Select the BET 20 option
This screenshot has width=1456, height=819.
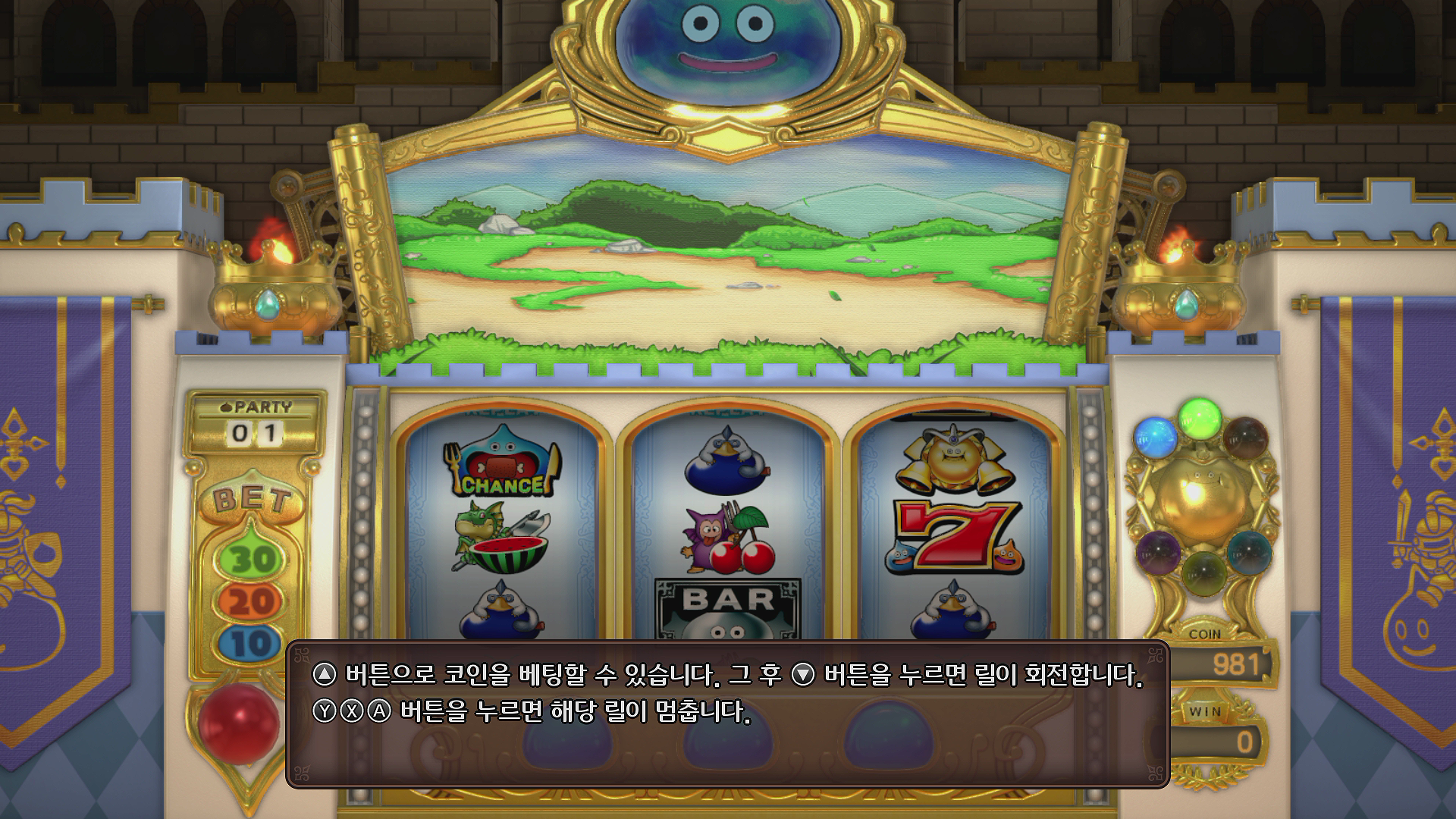250,598
